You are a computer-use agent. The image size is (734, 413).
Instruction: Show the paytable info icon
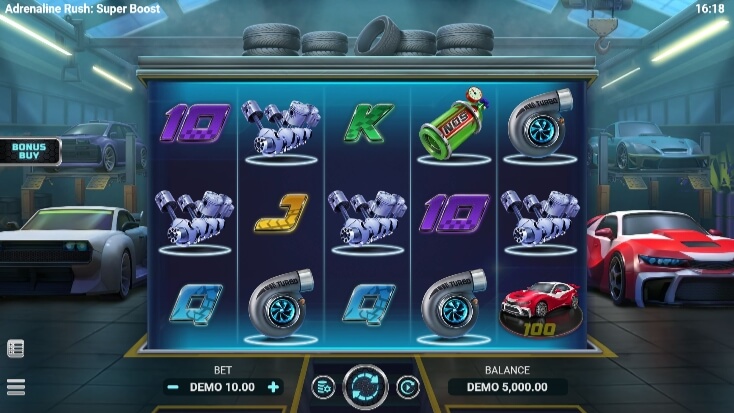(16, 349)
